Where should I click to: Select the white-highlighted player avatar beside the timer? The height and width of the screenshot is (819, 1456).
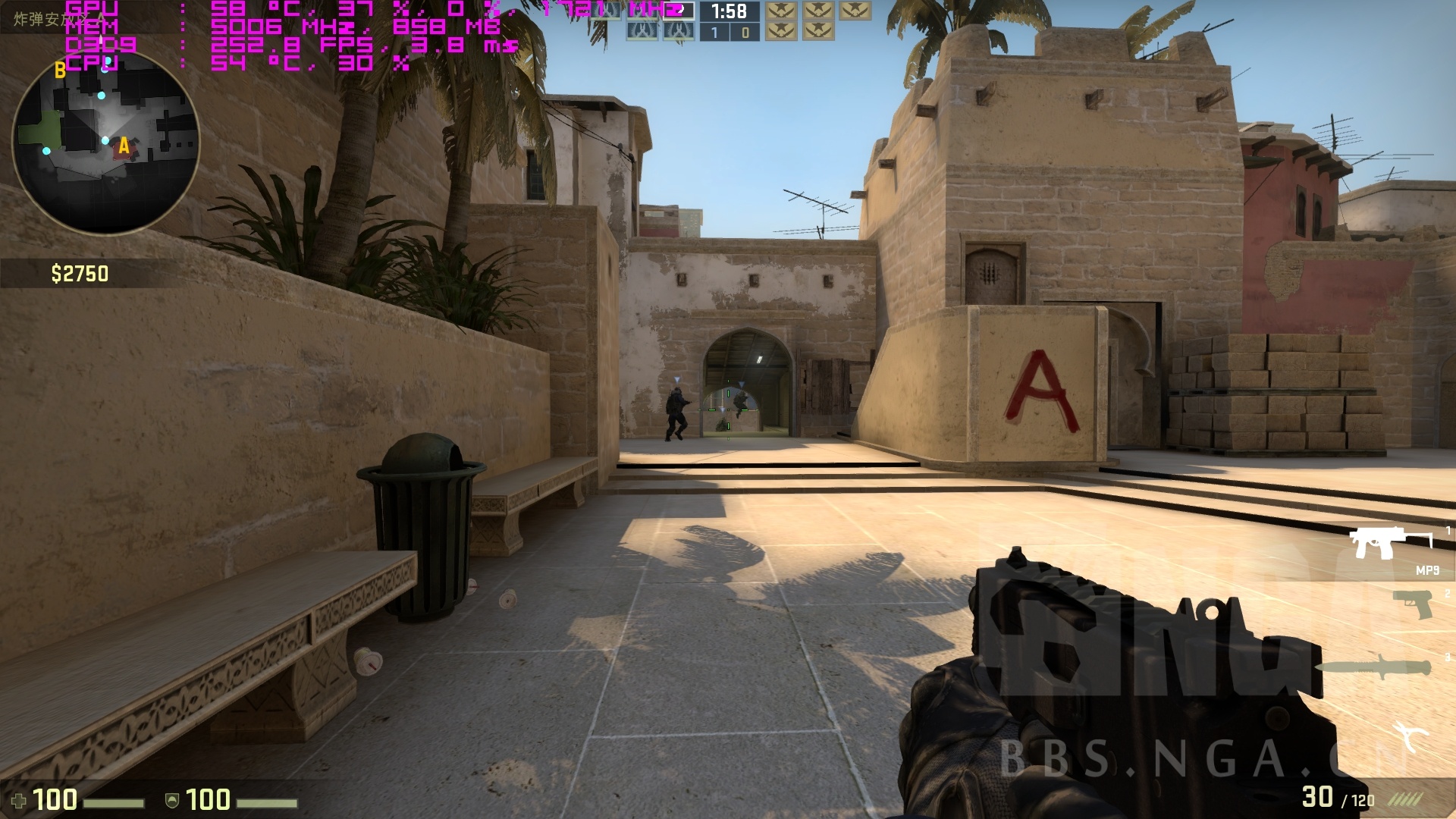(x=679, y=11)
